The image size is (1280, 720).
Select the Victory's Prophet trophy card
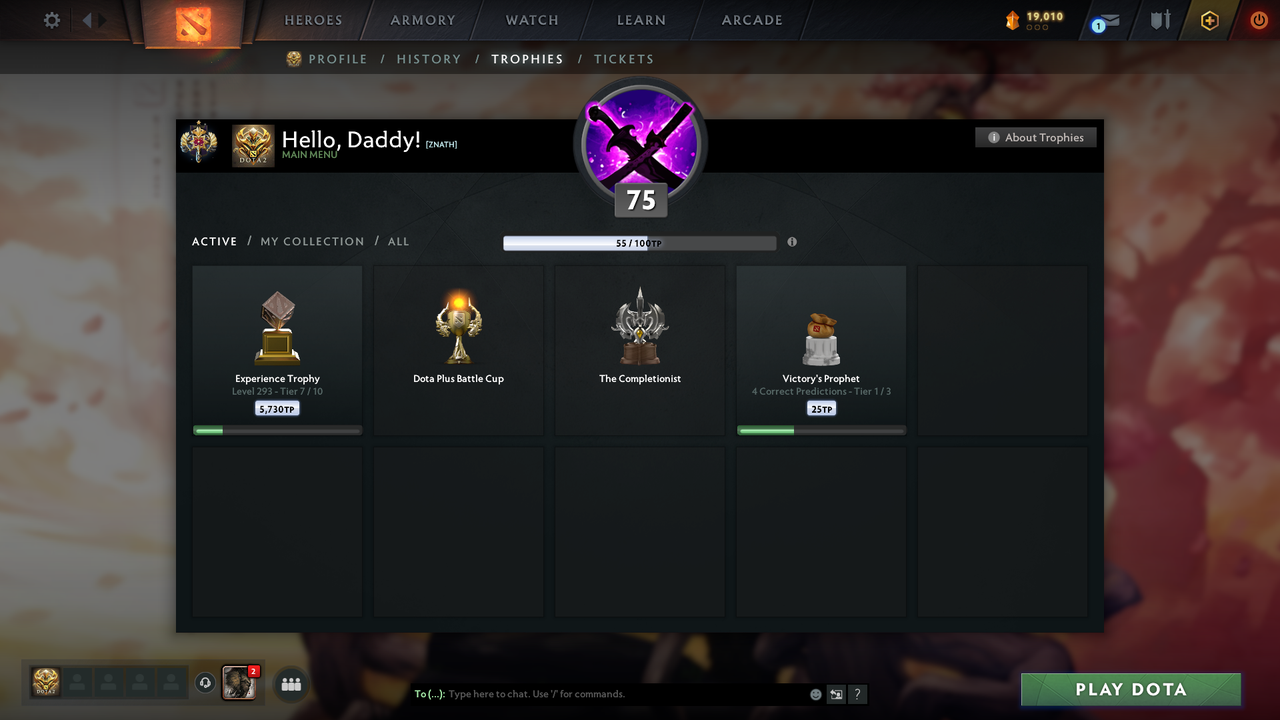click(x=821, y=348)
